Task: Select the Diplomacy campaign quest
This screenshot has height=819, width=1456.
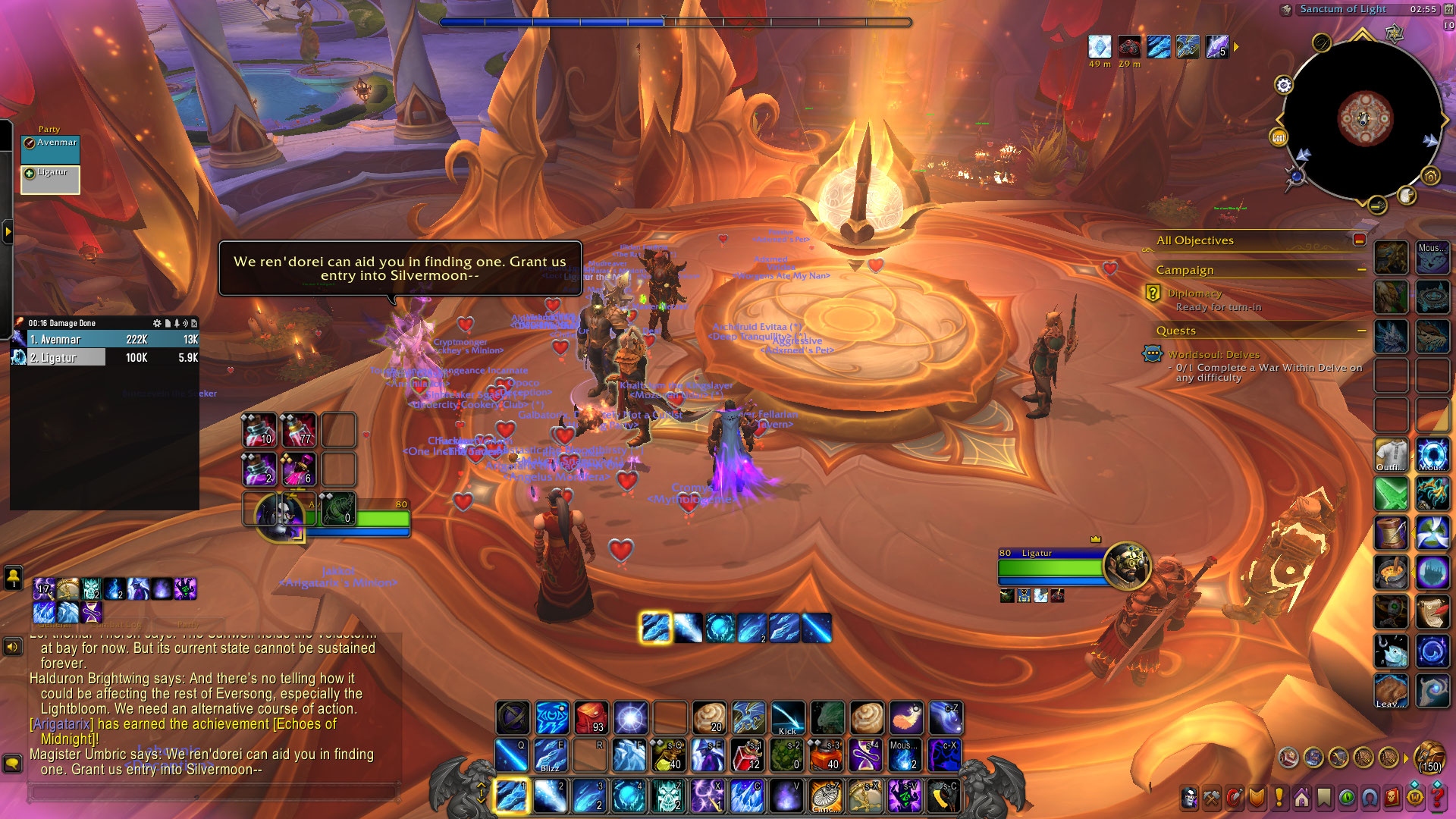Action: 1194,293
